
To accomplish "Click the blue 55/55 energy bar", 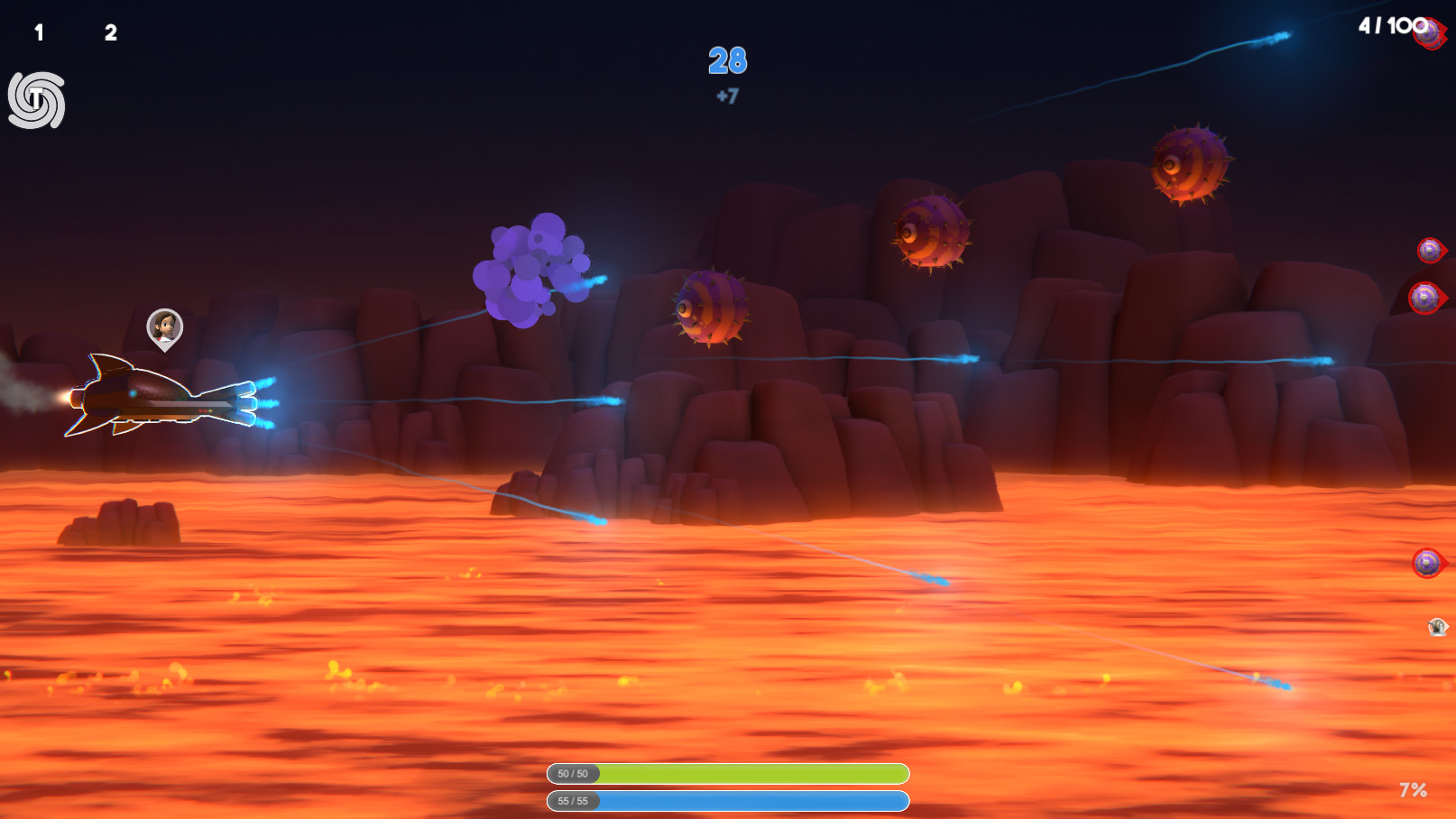I will click(x=726, y=800).
